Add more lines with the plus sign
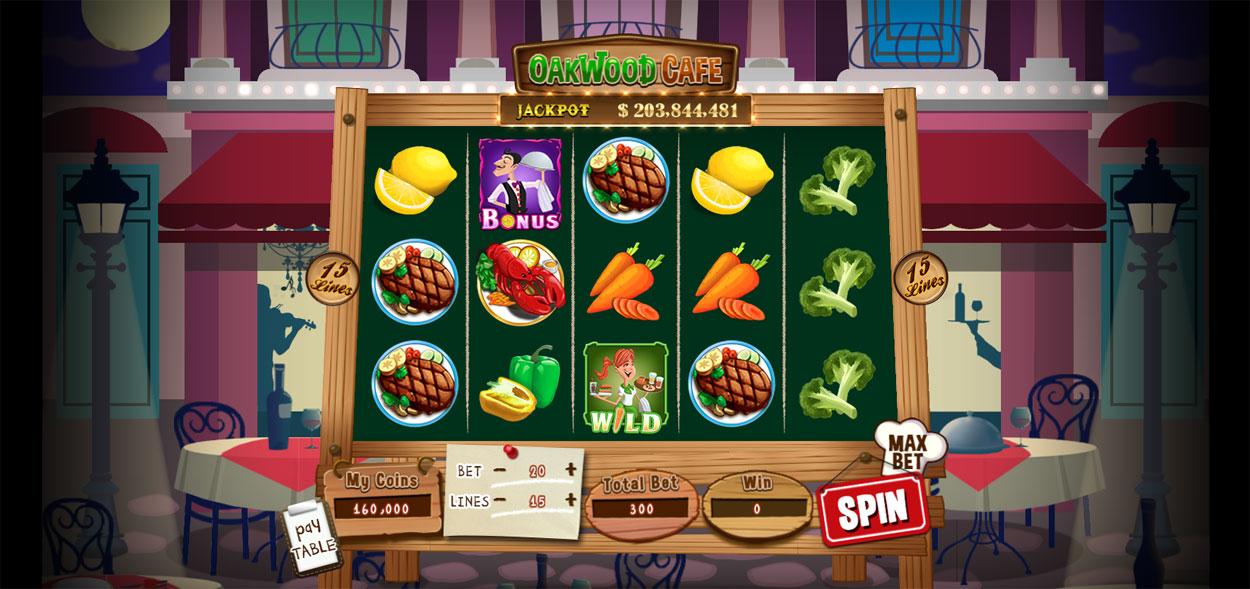Image resolution: width=1250 pixels, height=589 pixels. tap(570, 499)
